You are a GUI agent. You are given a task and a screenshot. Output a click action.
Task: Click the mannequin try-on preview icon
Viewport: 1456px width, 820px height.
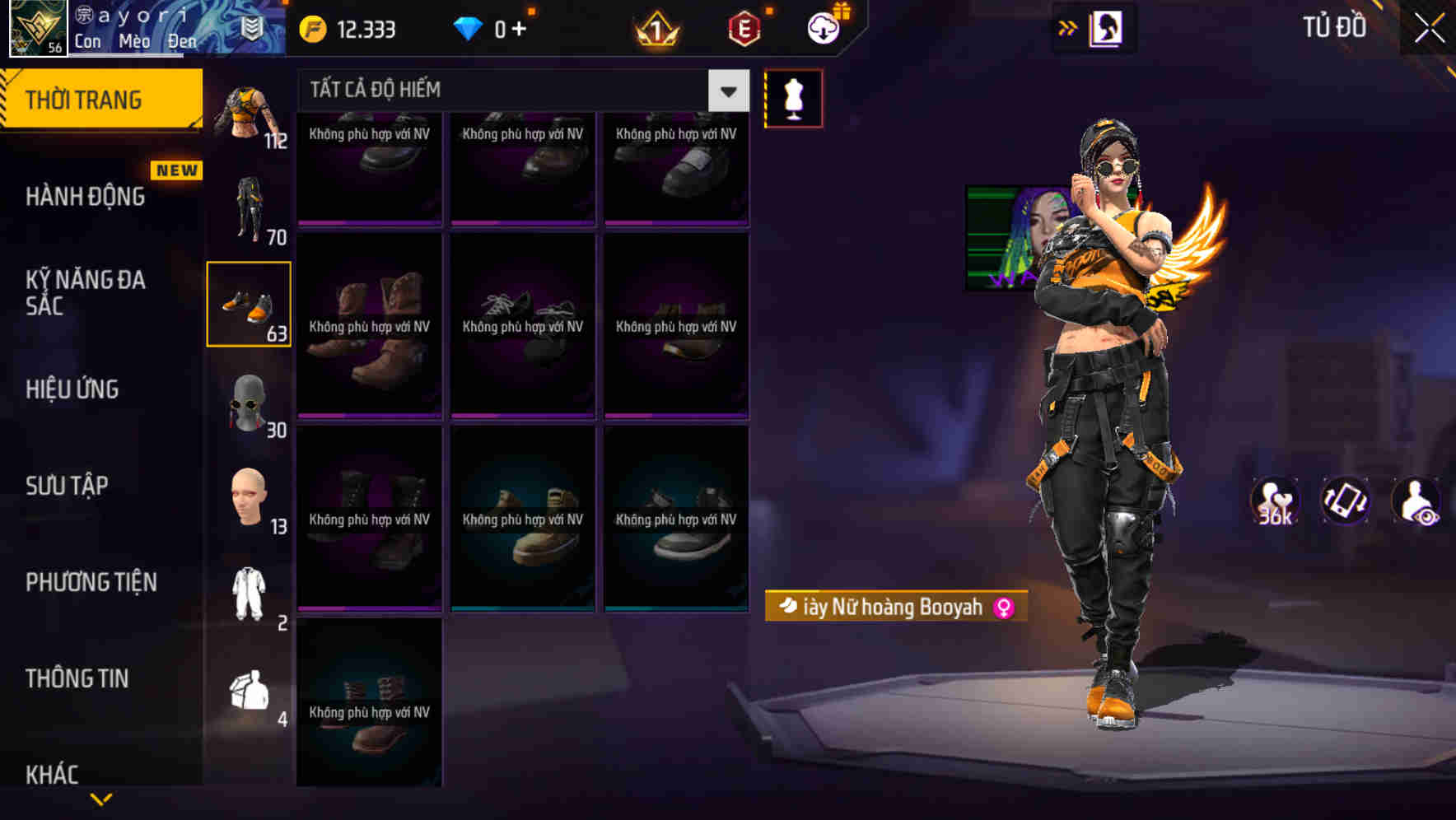coord(793,97)
